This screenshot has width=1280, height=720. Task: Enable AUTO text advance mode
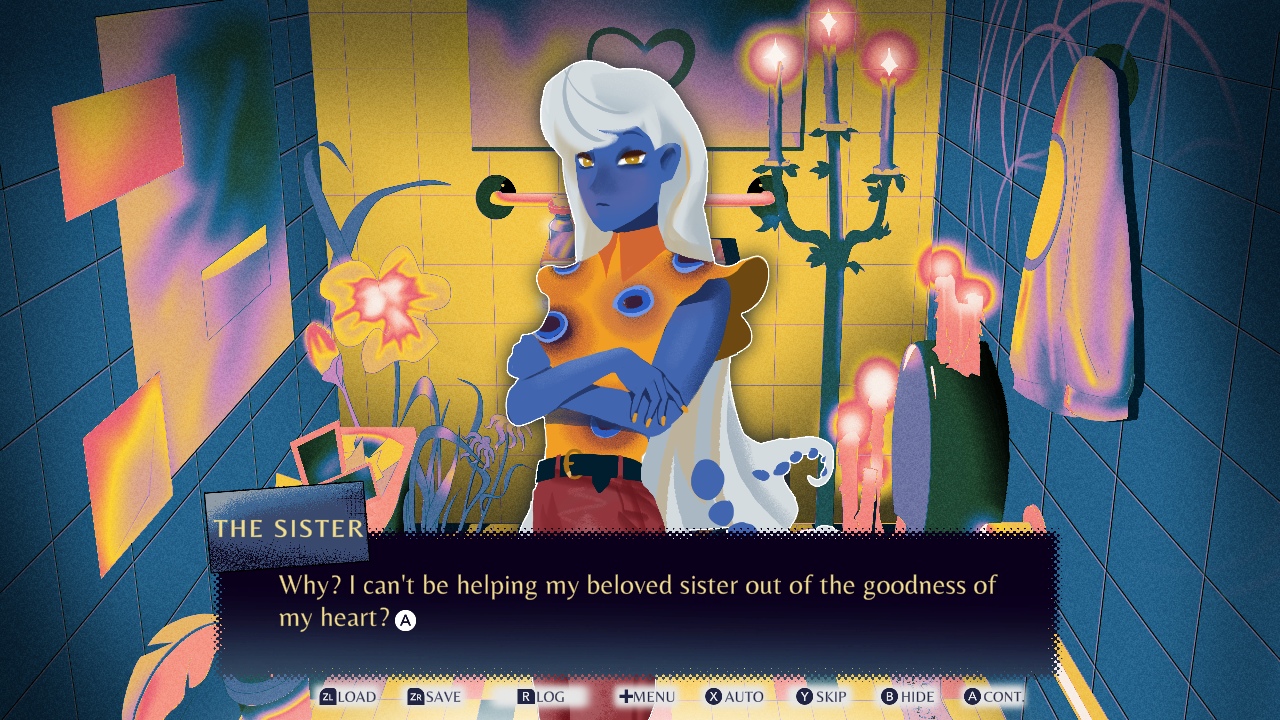pyautogui.click(x=745, y=697)
